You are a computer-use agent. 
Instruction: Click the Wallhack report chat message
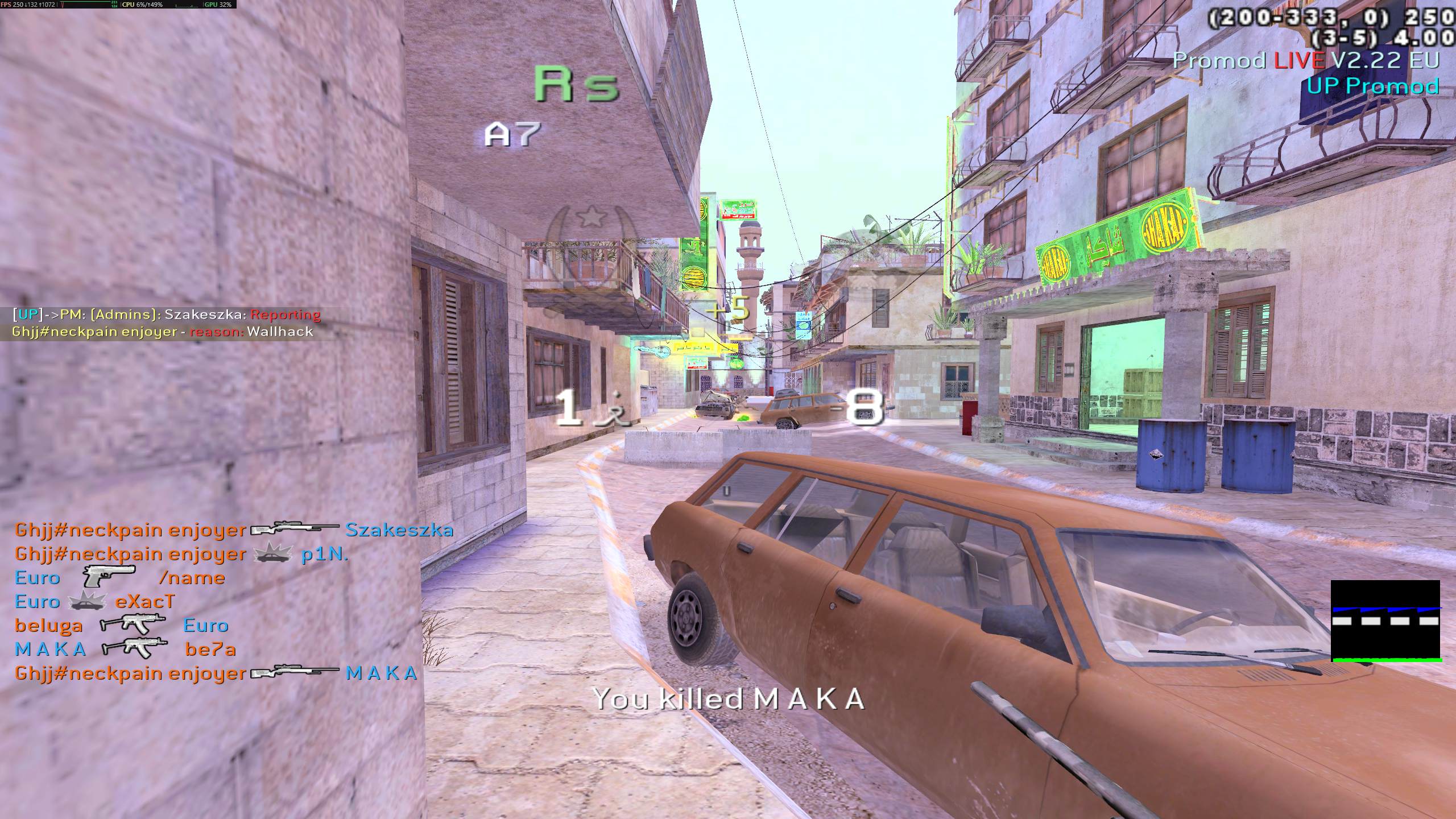pyautogui.click(x=167, y=323)
